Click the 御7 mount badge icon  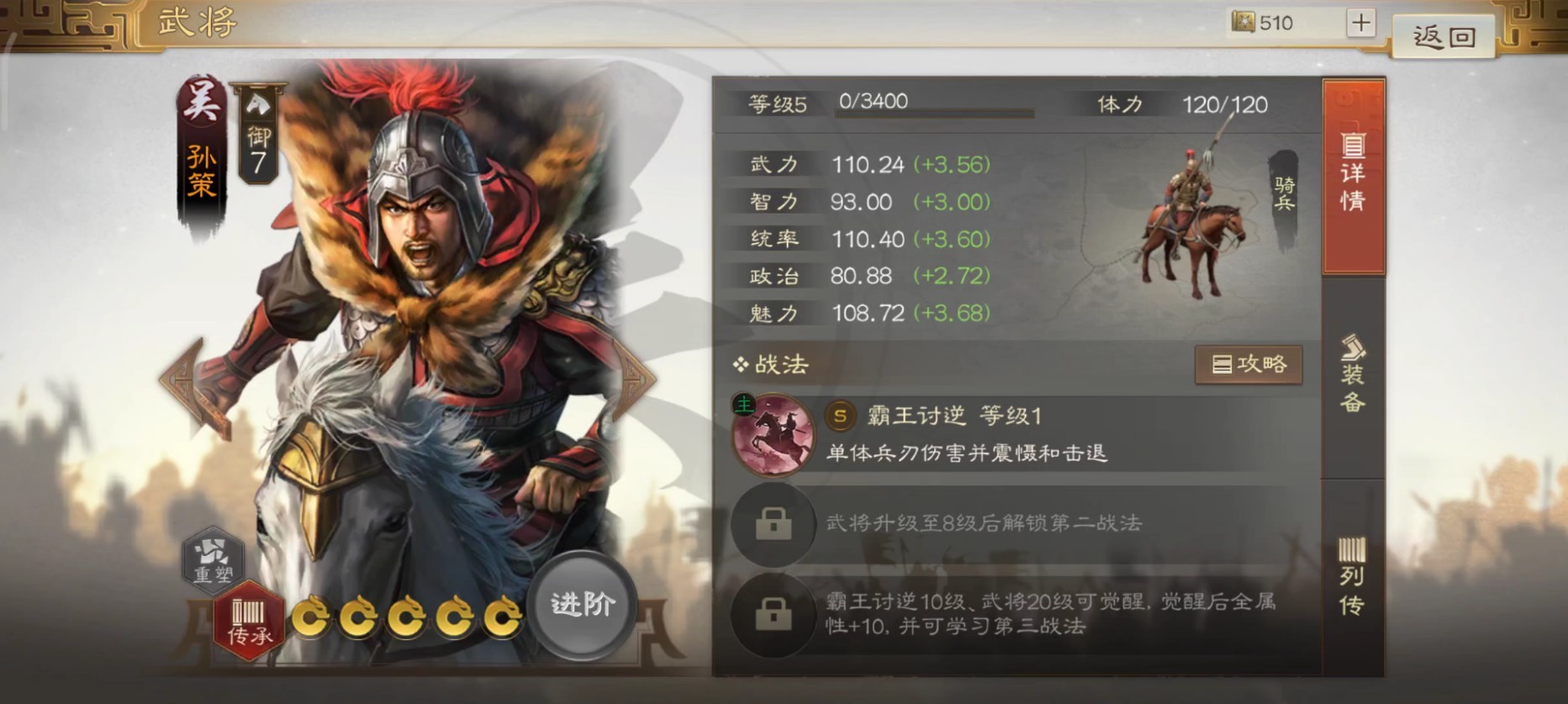pos(259,130)
